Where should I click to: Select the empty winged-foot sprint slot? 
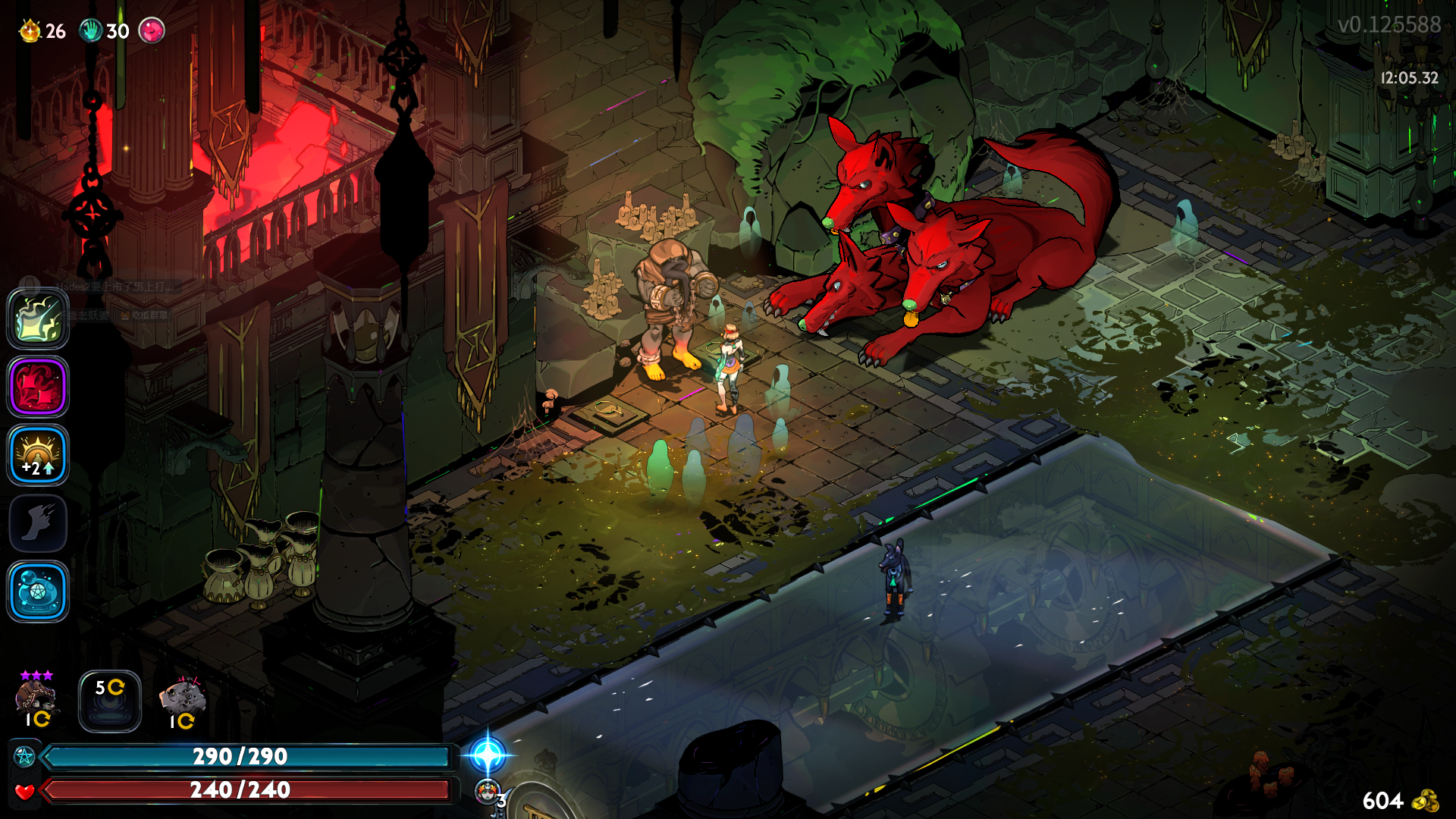38,523
